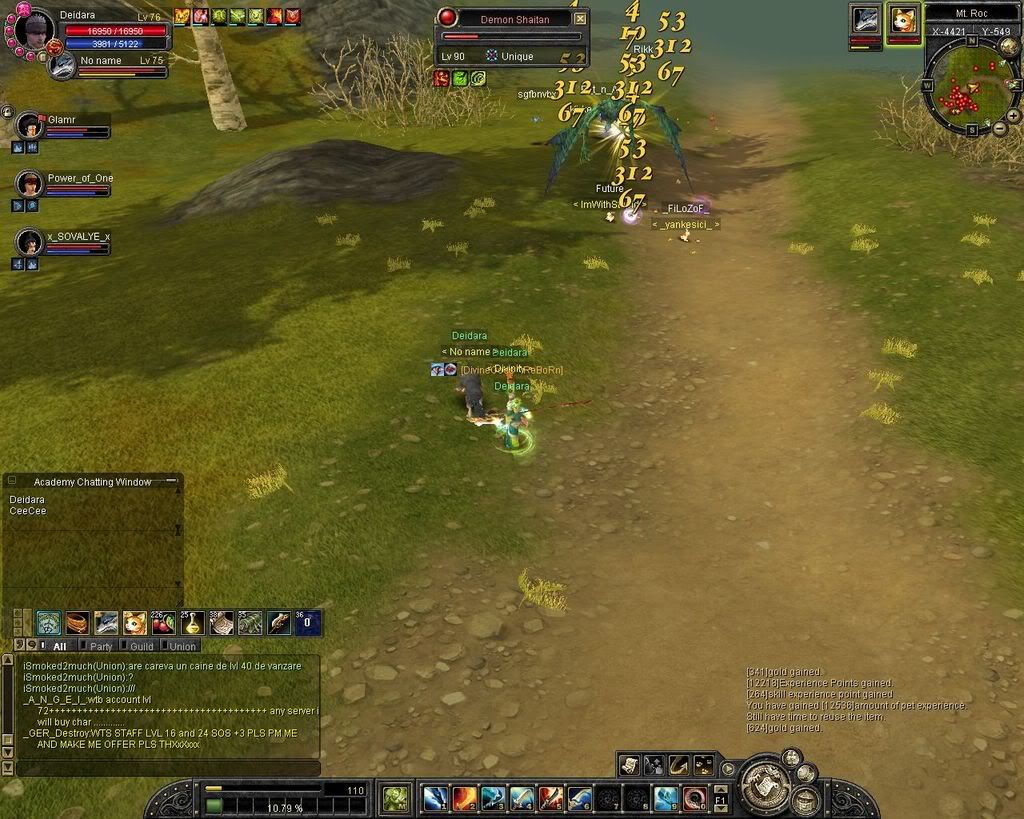Switch chat to the Guild tab

(x=142, y=647)
